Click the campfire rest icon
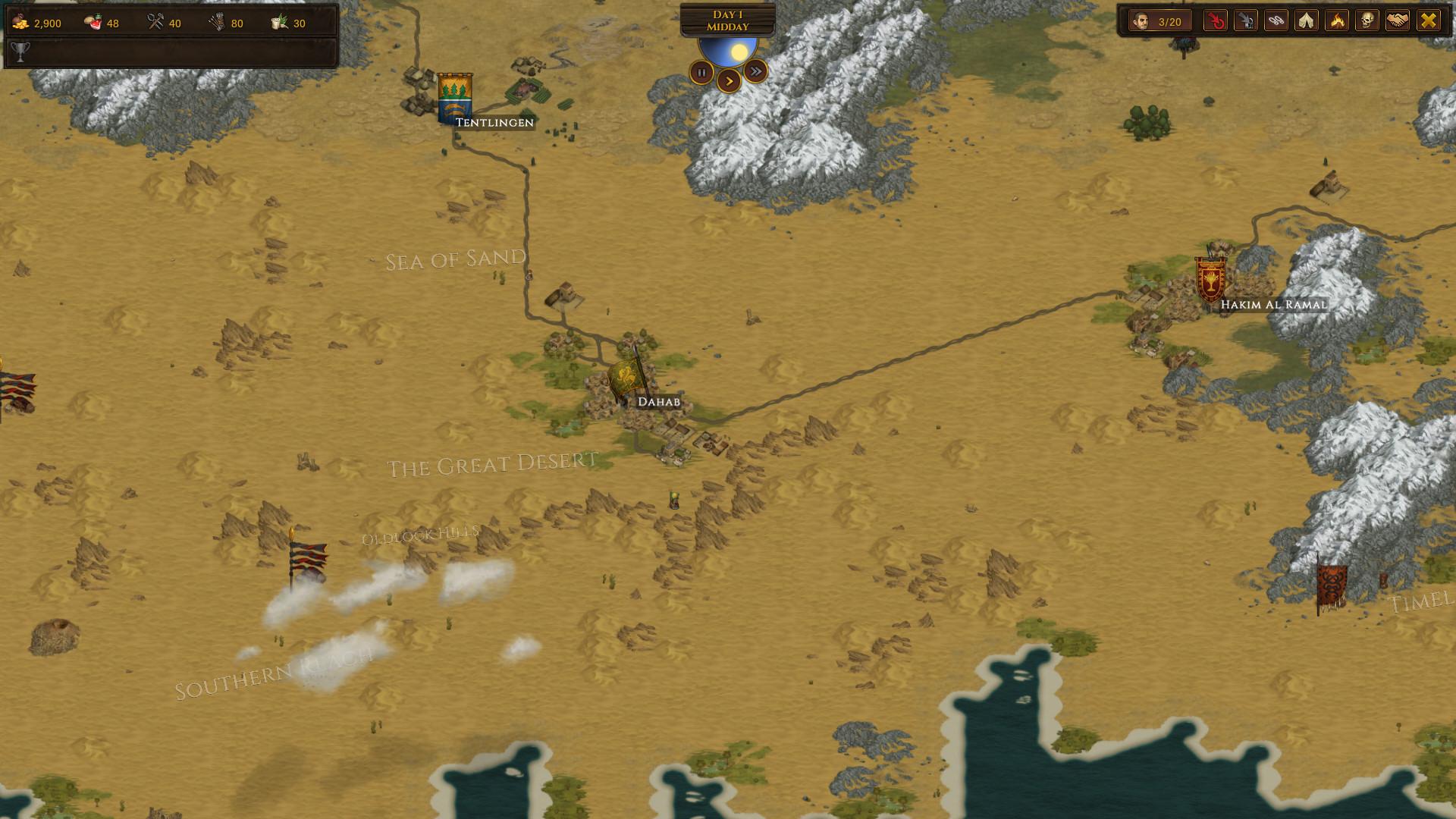This screenshot has width=1456, height=819. coord(1337,20)
